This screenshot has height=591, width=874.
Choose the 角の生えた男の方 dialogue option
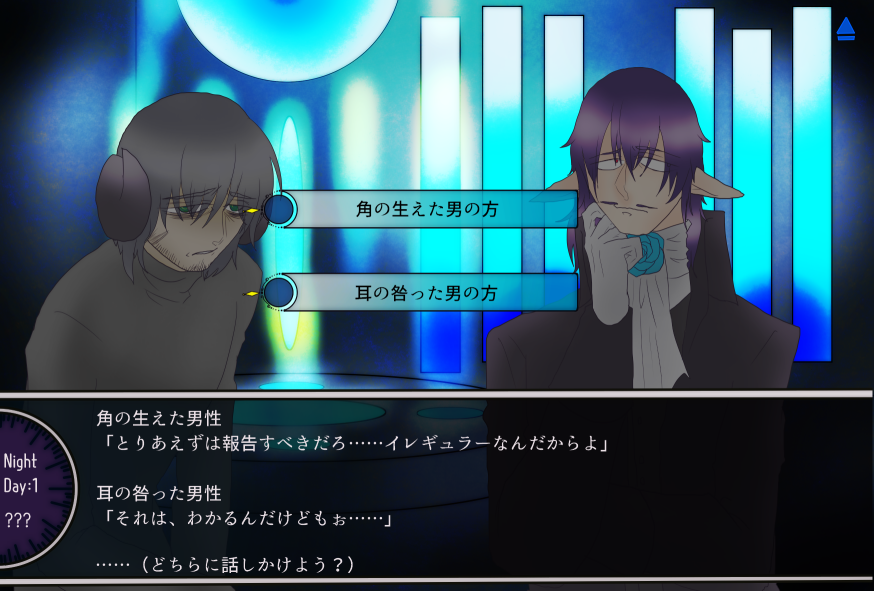(427, 210)
